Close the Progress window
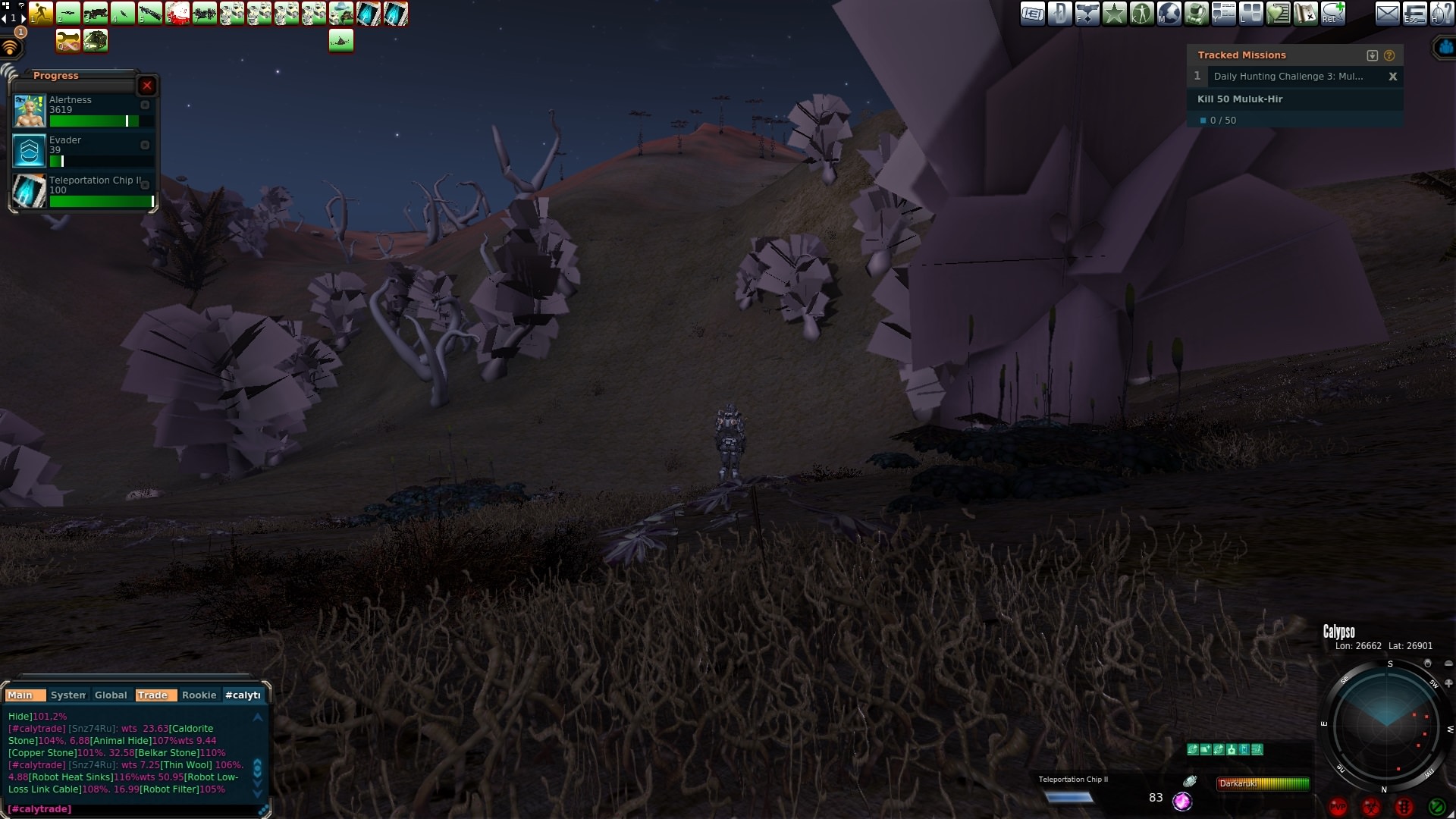The height and width of the screenshot is (819, 1456). 147,86
